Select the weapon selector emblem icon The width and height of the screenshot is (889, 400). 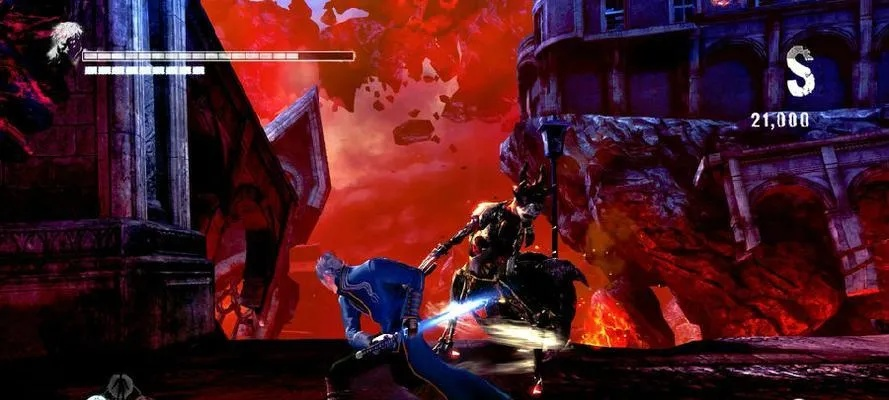pyautogui.click(x=122, y=386)
